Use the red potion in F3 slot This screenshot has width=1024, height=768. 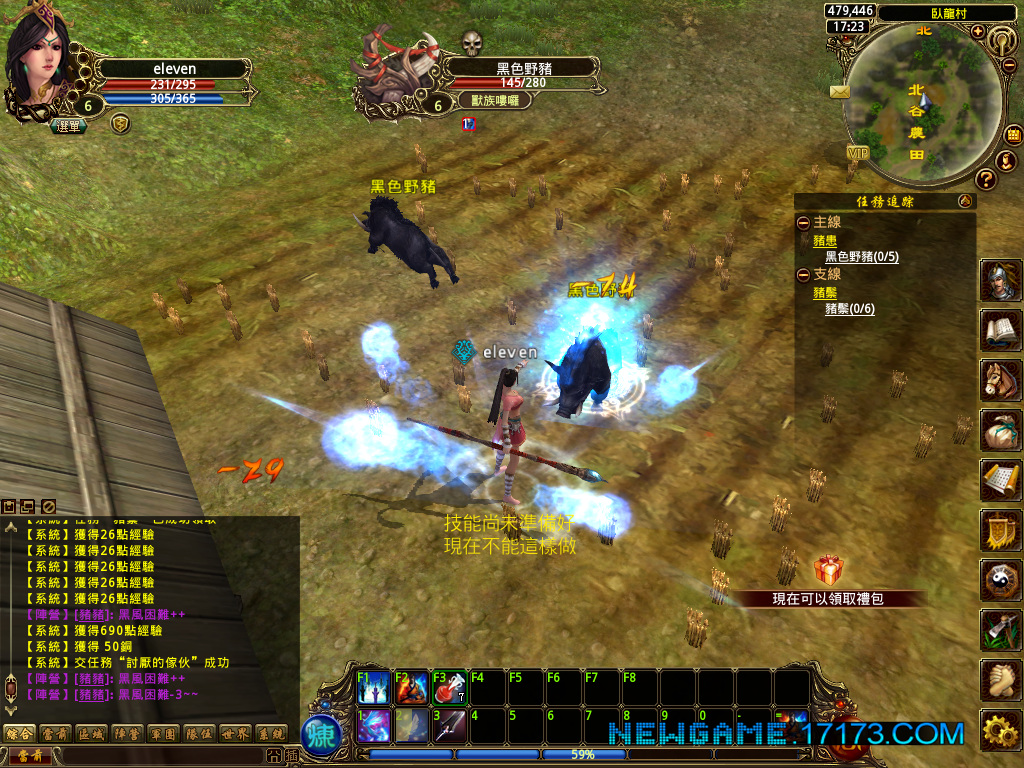coord(450,687)
